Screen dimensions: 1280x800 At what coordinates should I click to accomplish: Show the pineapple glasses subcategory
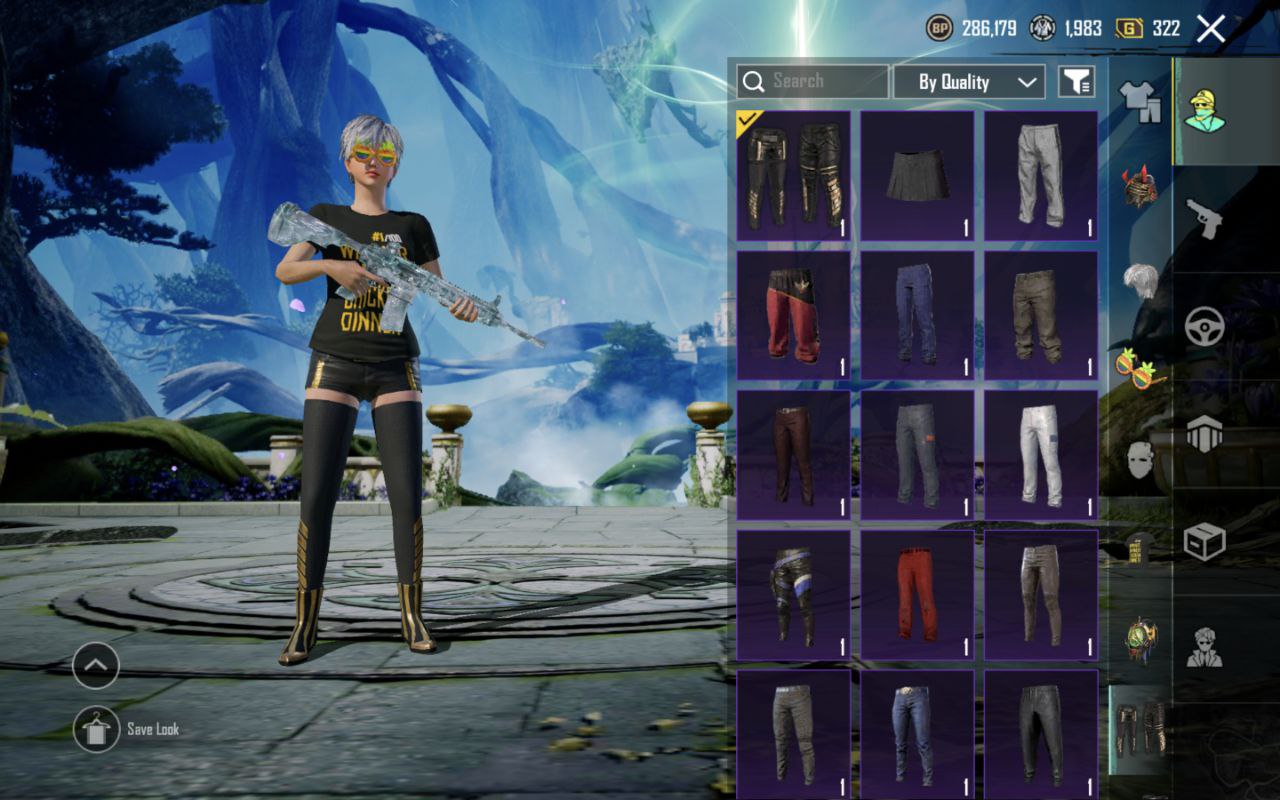pos(1140,368)
